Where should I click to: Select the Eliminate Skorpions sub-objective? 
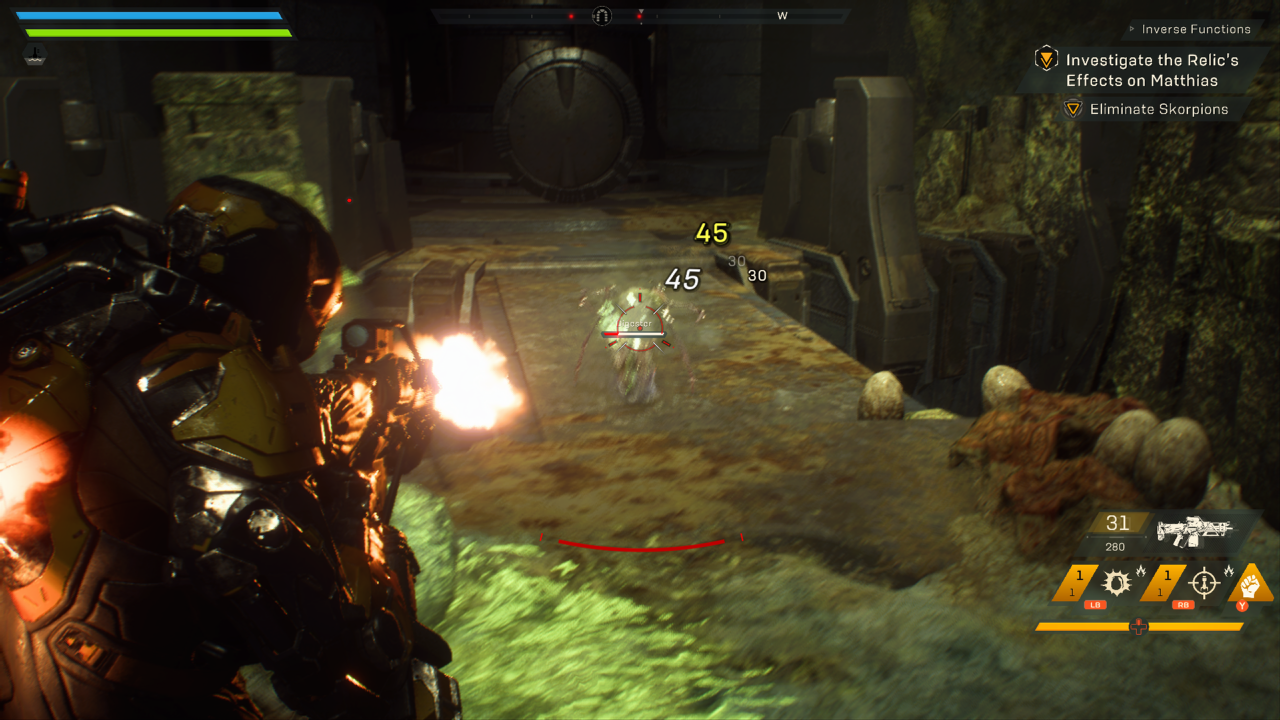click(x=1158, y=109)
